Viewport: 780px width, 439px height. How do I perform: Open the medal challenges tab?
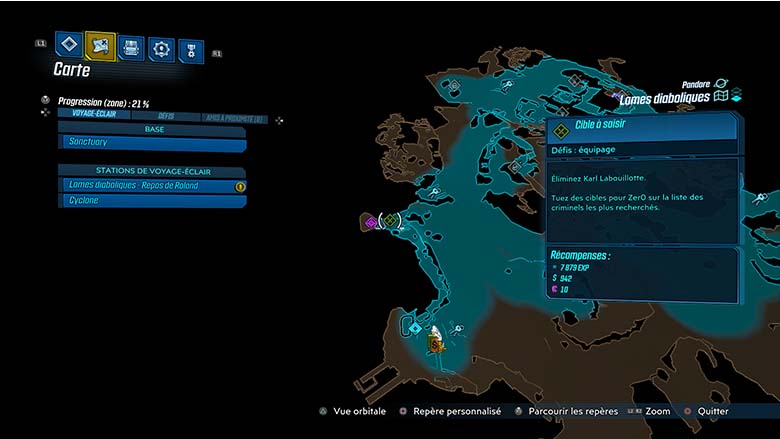190,51
